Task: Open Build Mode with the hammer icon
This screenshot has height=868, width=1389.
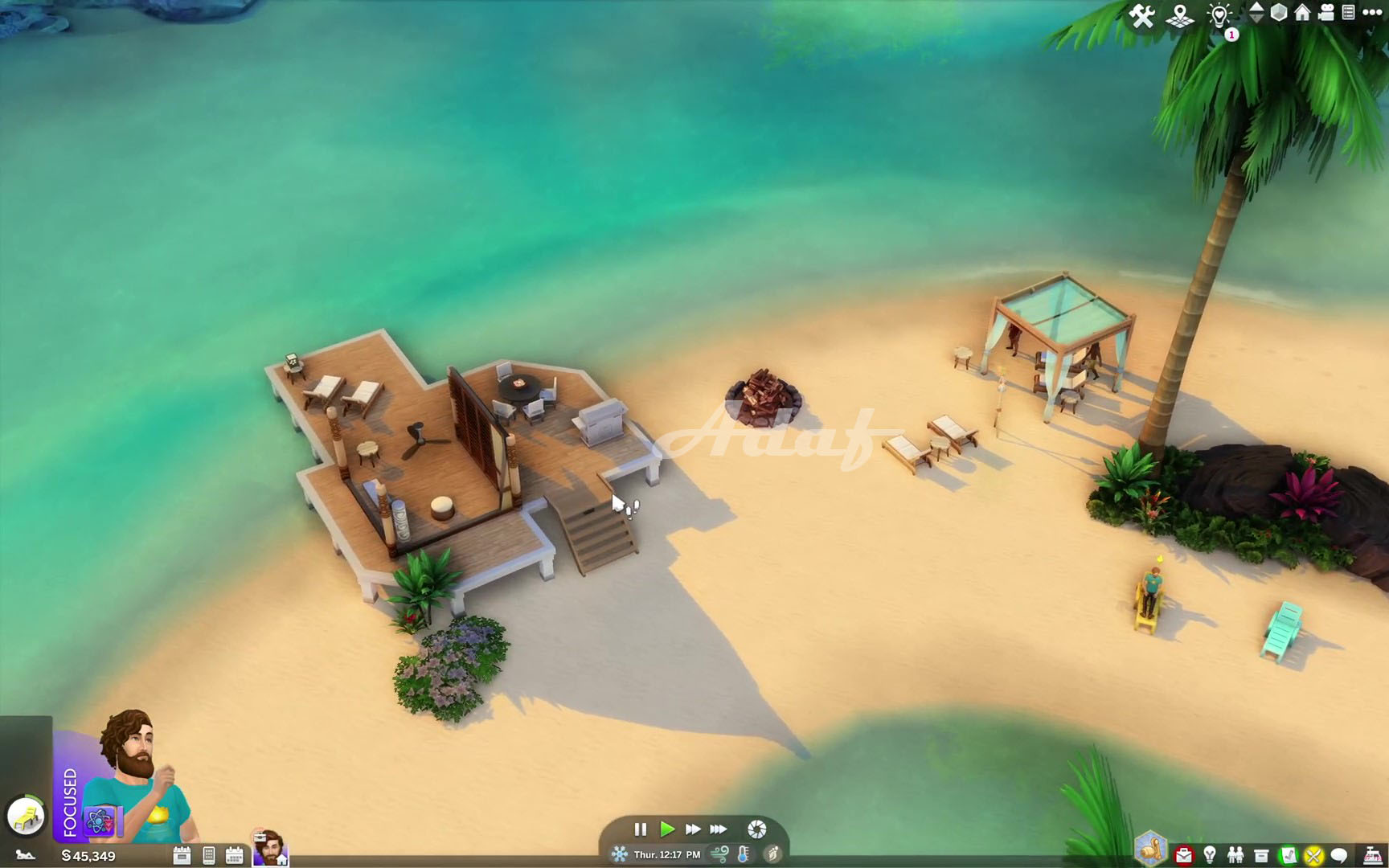Action: tap(1143, 14)
